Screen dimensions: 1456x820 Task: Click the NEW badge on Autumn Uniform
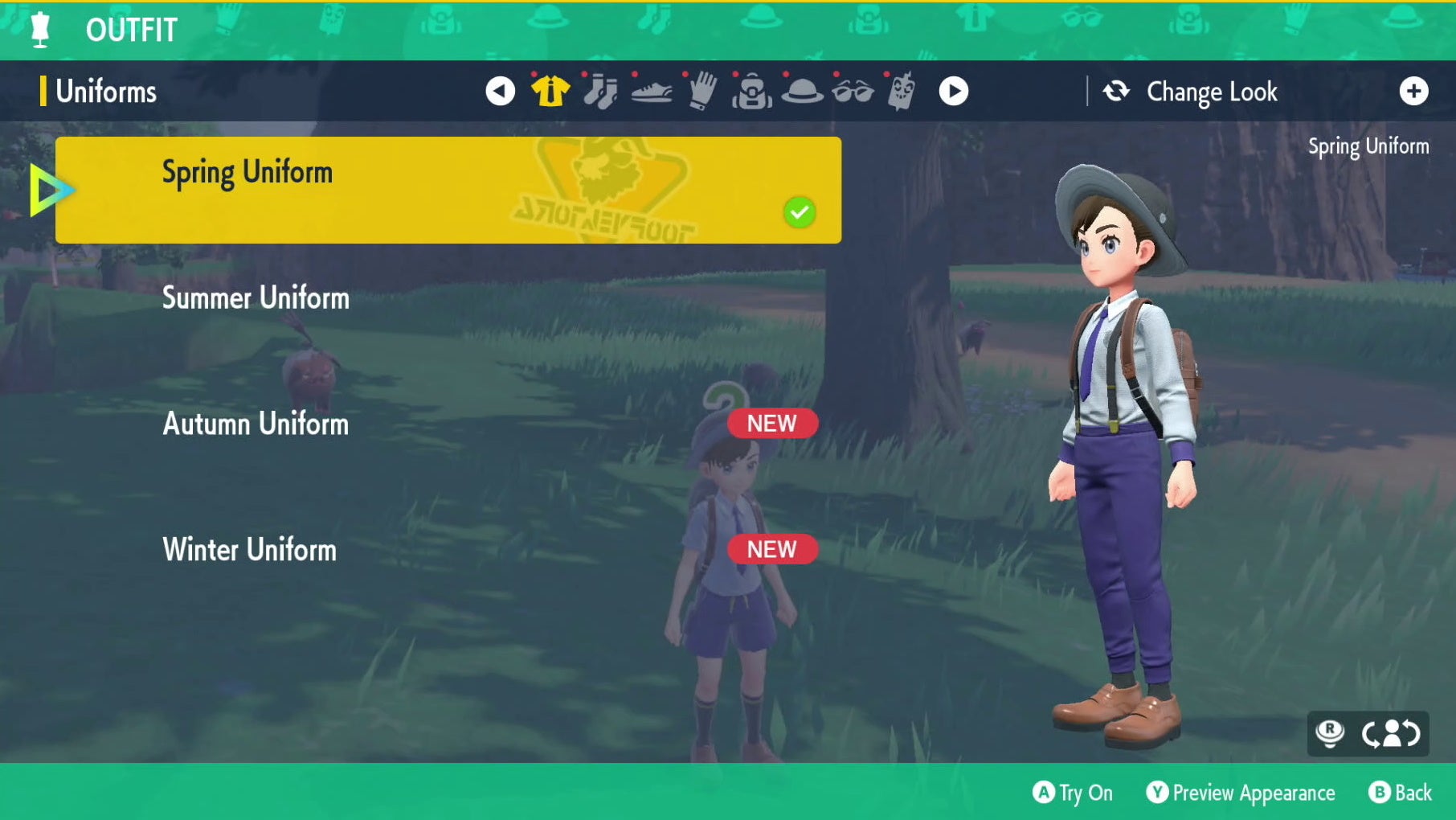[x=771, y=424]
